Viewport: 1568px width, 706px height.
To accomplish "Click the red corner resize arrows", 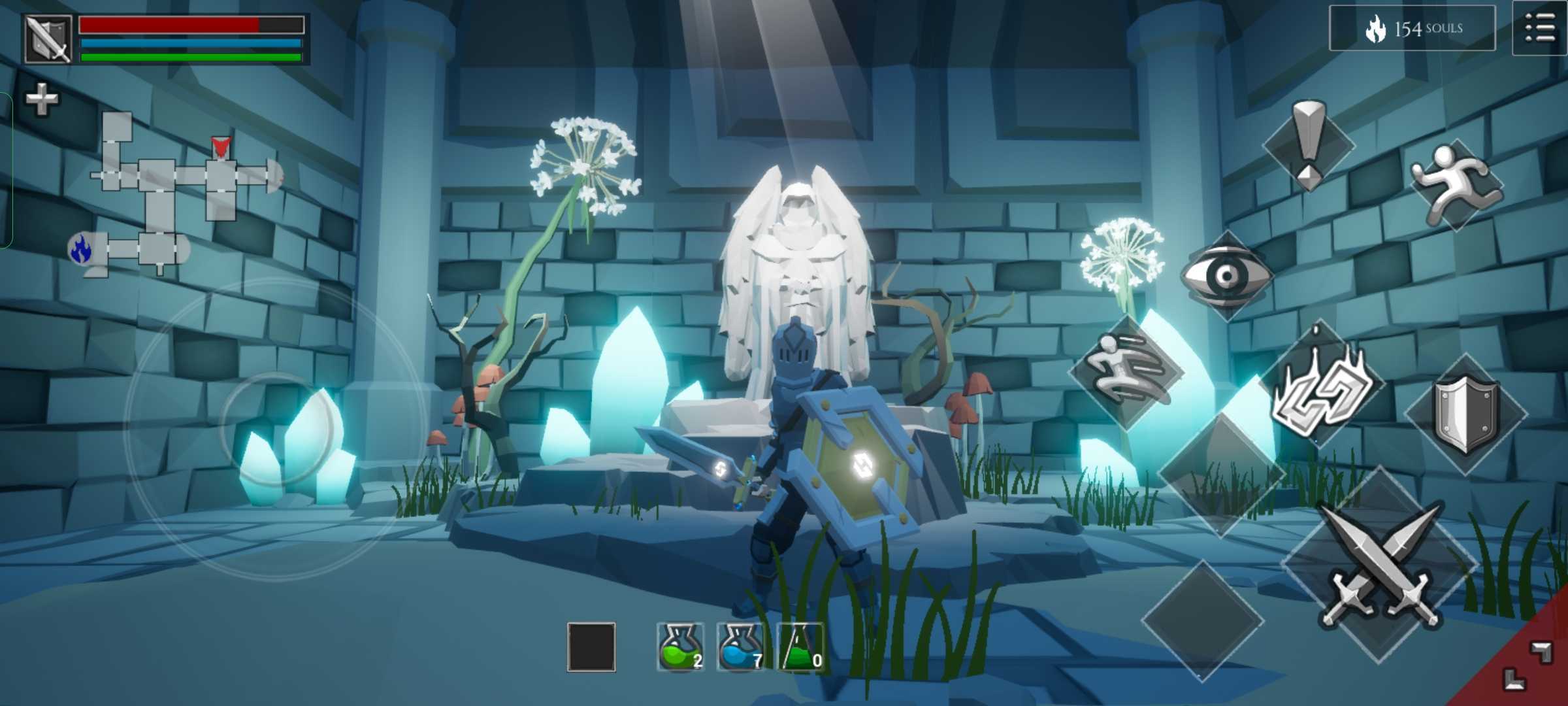I will tap(1527, 665).
